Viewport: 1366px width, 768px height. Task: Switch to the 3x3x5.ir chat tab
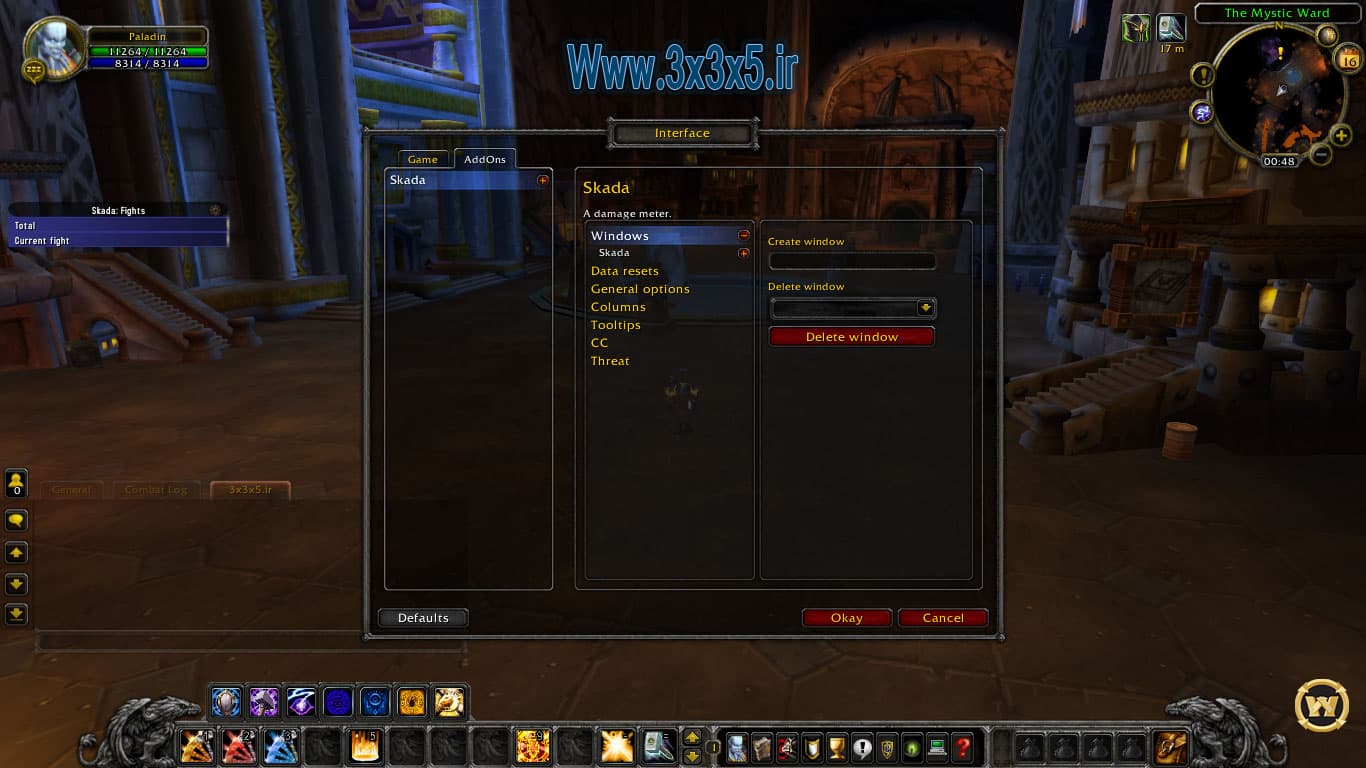(250, 490)
